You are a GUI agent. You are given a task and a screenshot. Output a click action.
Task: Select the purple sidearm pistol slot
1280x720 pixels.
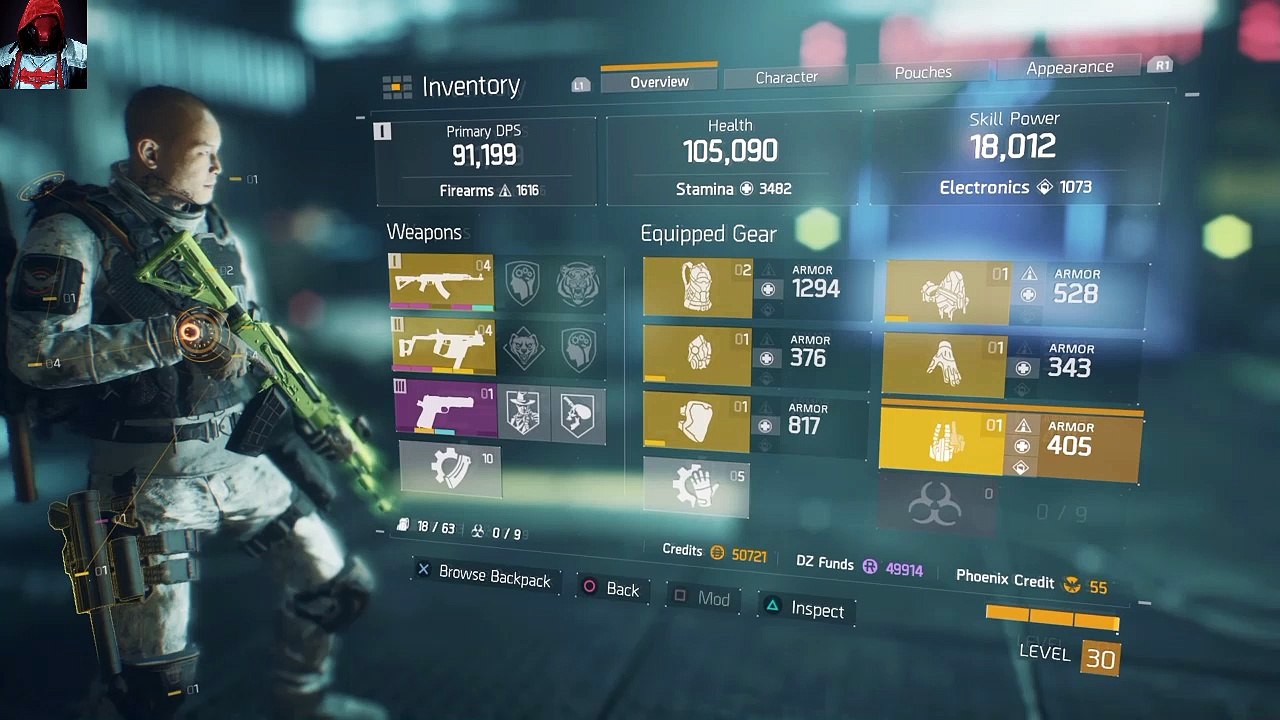pyautogui.click(x=447, y=408)
